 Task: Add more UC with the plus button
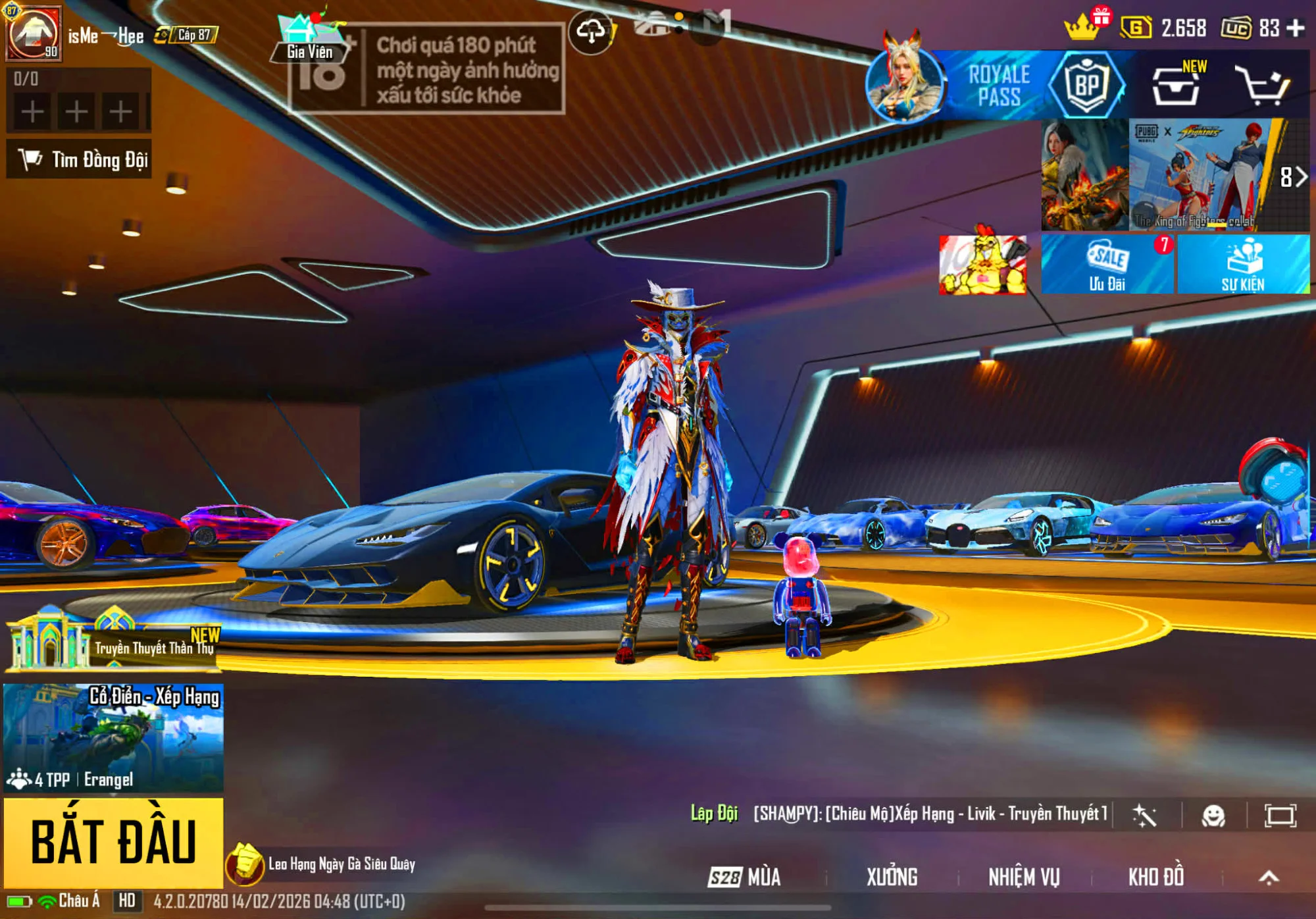pos(1296,28)
